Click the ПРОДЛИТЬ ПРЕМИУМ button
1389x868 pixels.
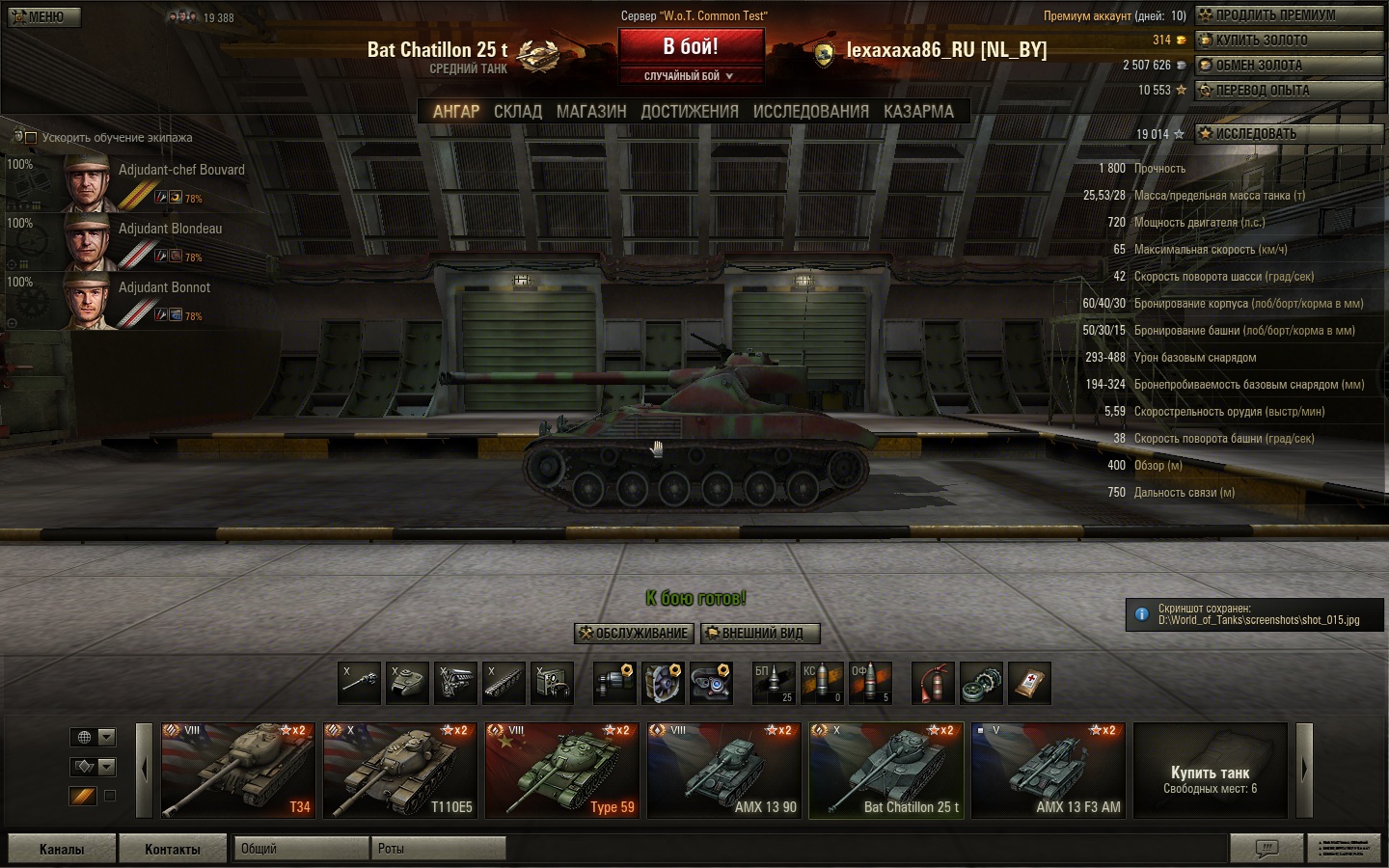click(x=1289, y=15)
